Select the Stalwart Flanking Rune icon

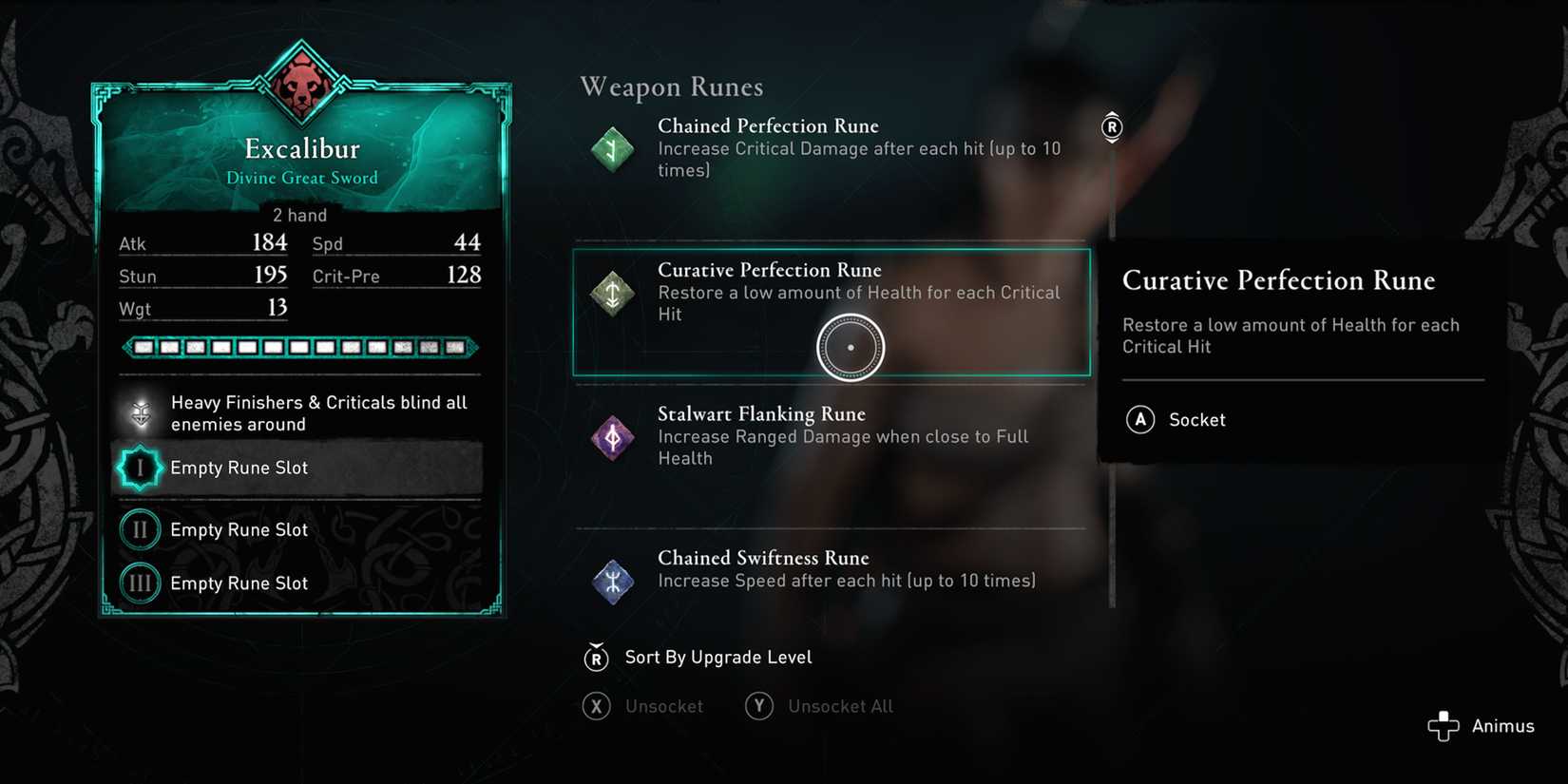pyautogui.click(x=612, y=438)
